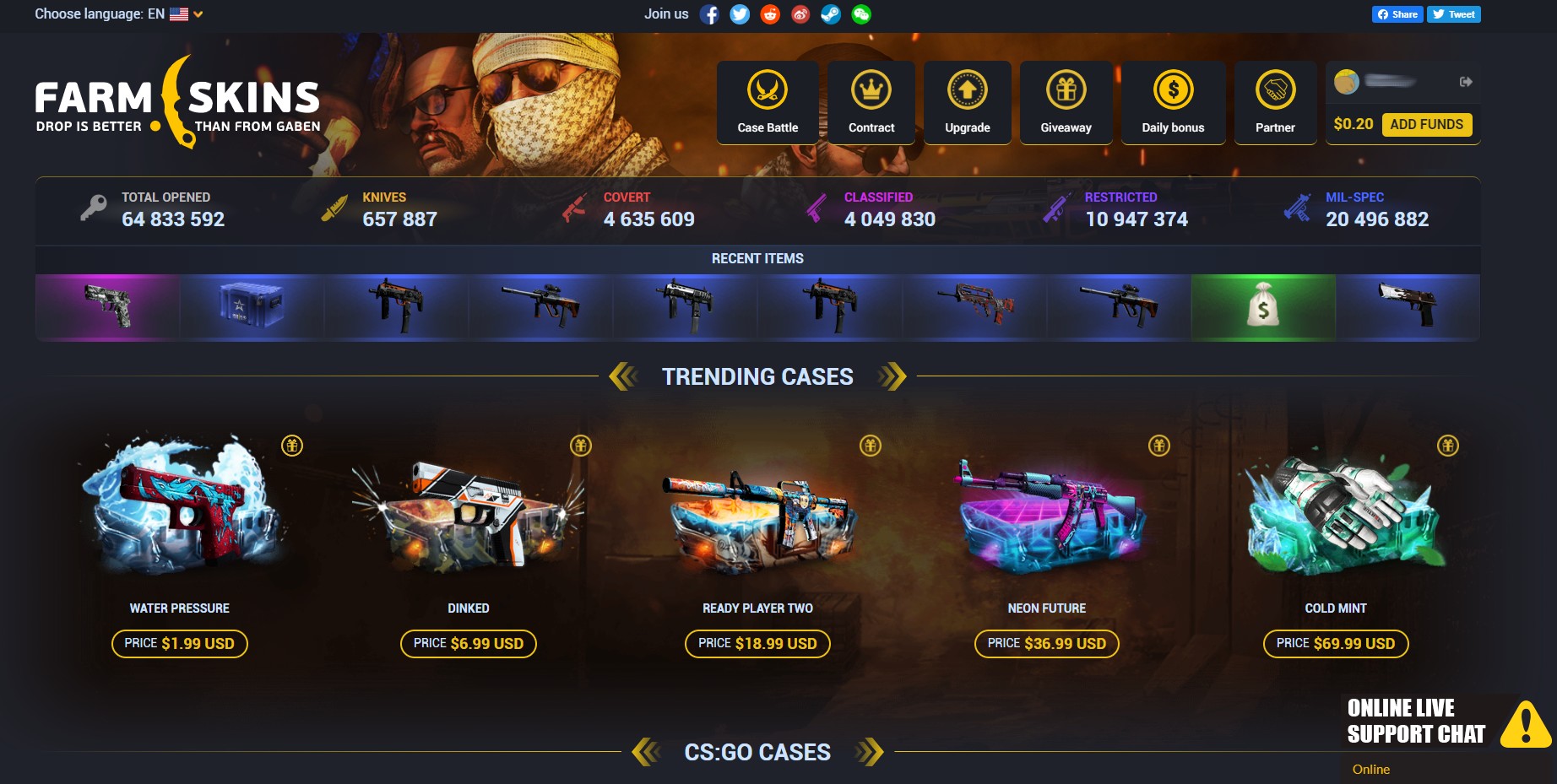
Task: Claim the Daily bonus
Action: (x=1173, y=101)
